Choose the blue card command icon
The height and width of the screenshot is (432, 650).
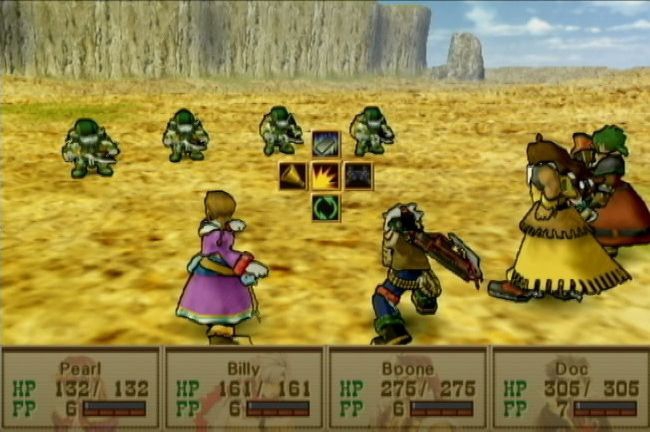pos(325,145)
